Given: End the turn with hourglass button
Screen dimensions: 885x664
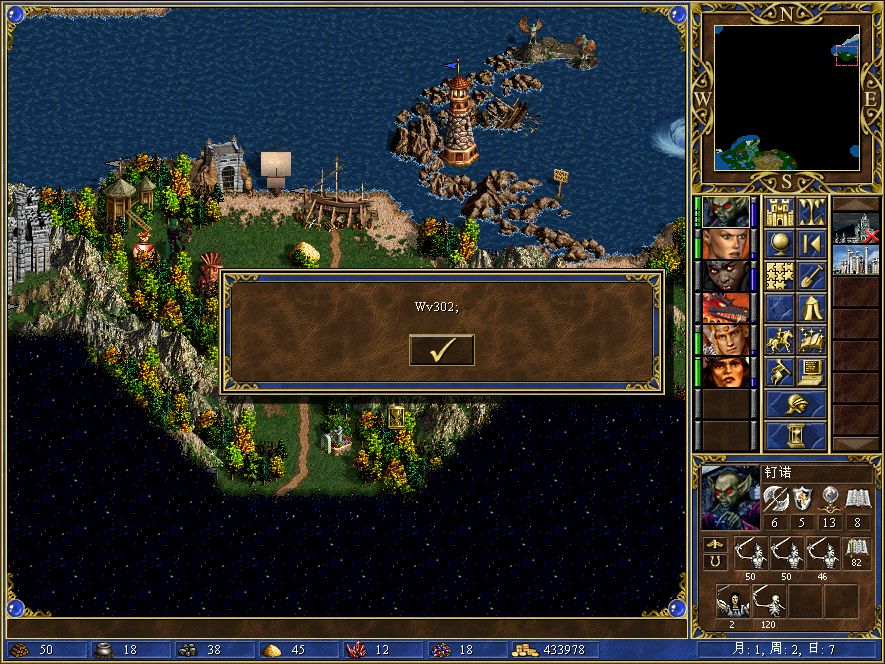Looking at the screenshot, I should tap(796, 435).
